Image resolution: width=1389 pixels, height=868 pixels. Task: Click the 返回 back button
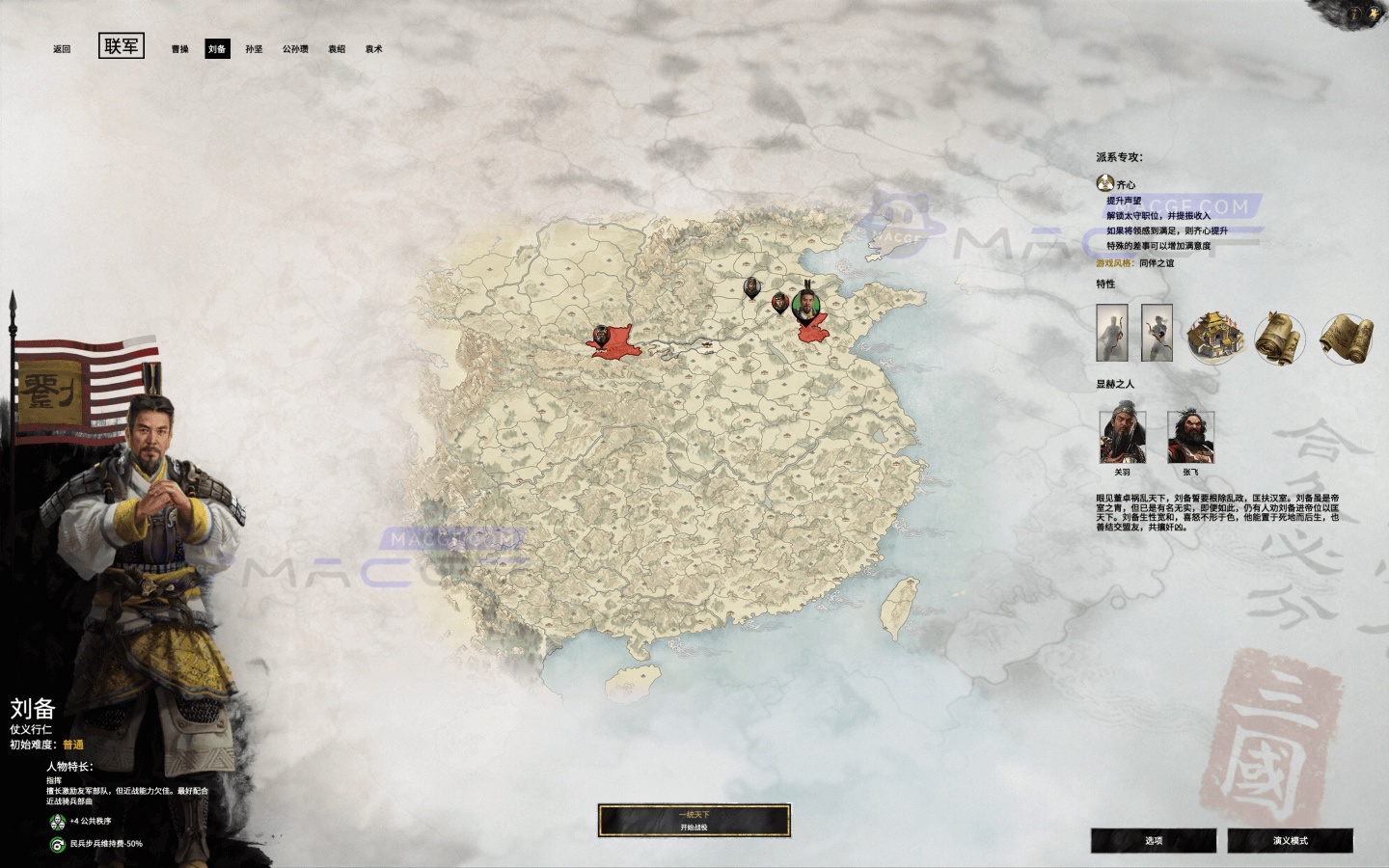point(61,47)
